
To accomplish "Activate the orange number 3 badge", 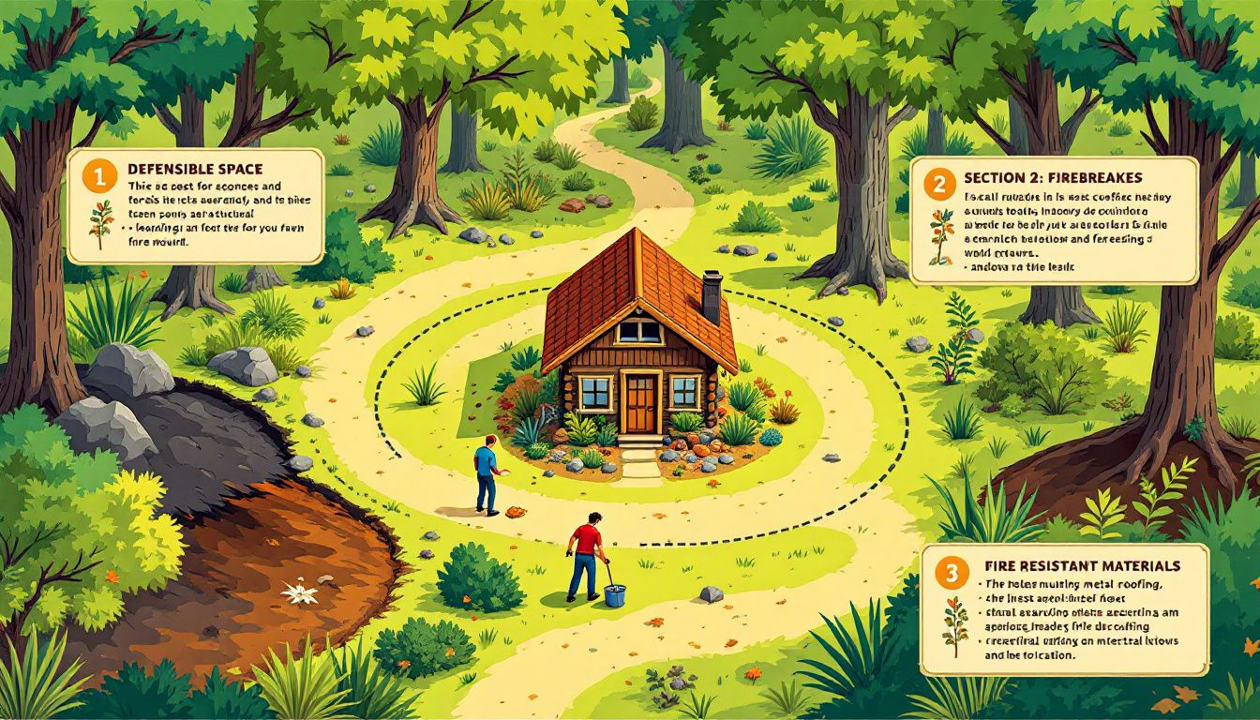I will 951,573.
